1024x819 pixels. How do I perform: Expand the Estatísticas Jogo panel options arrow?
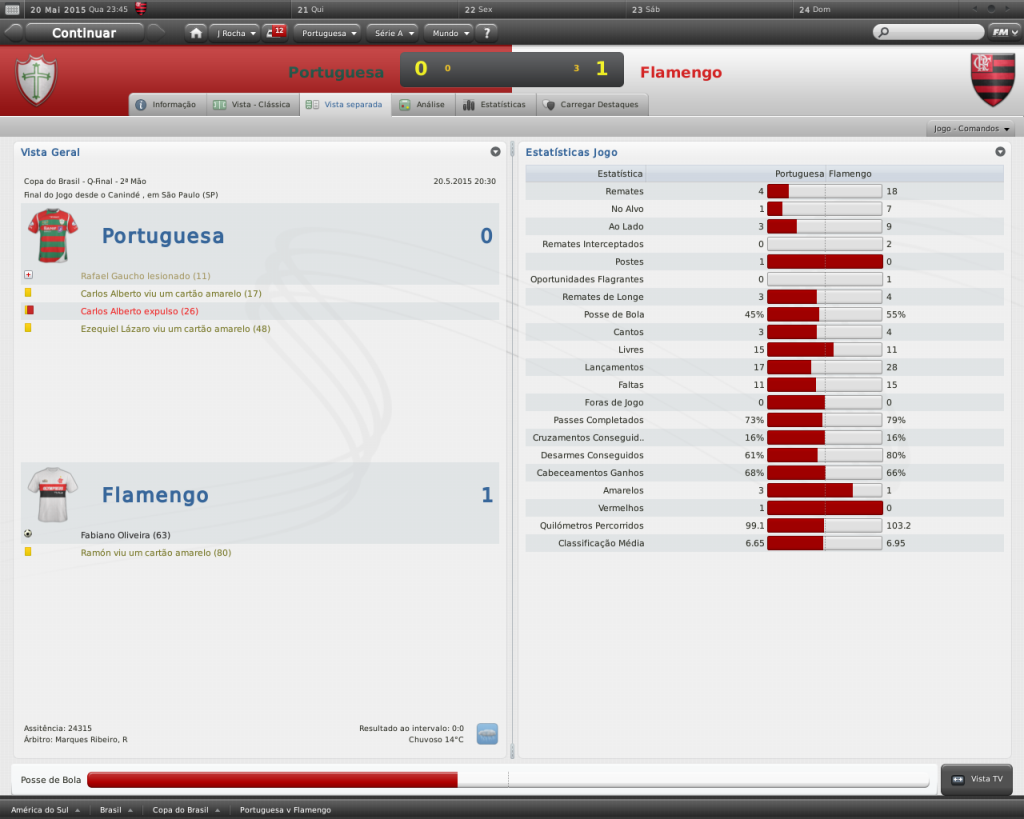point(1000,152)
